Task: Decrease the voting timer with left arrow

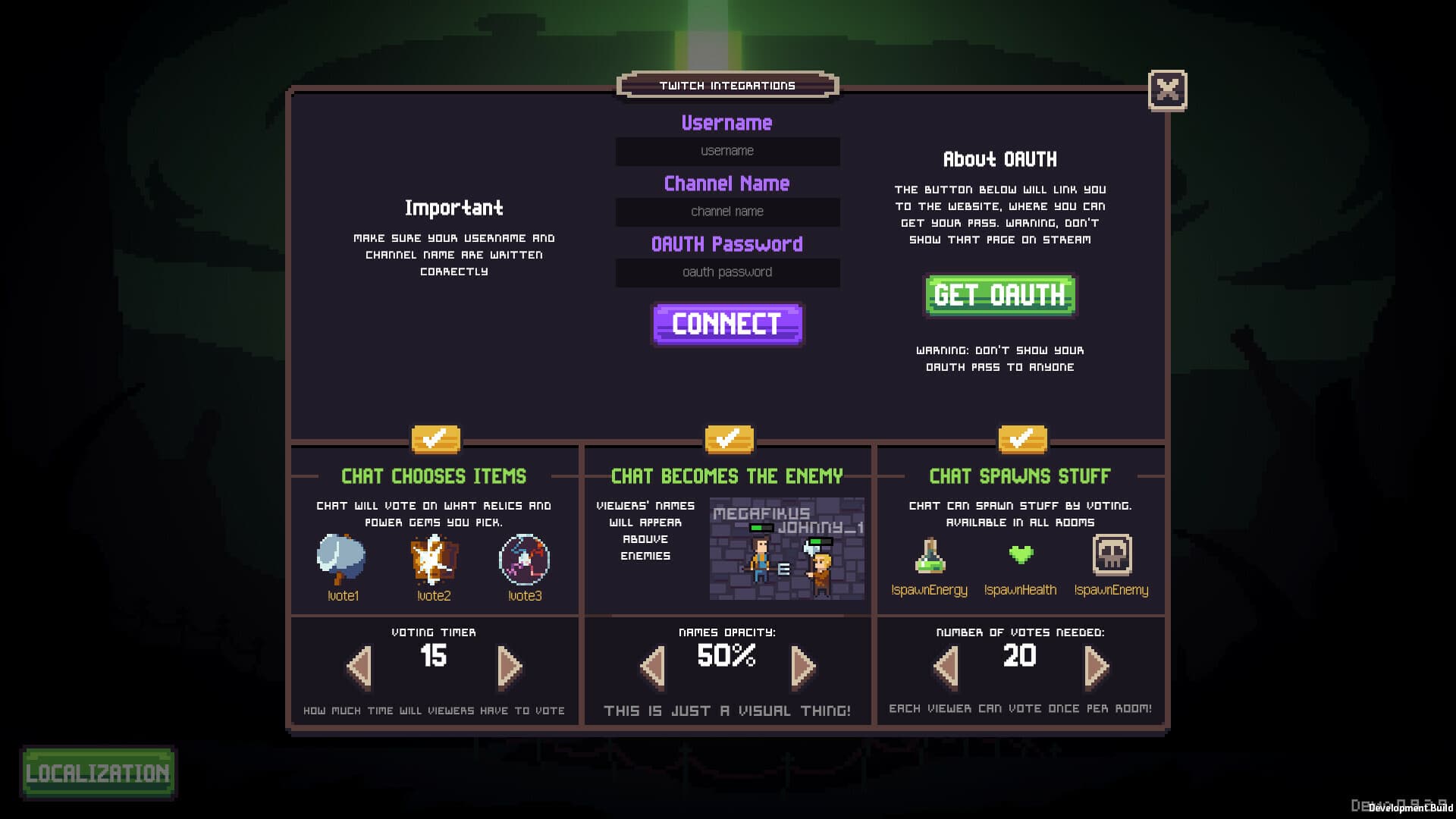Action: click(359, 664)
